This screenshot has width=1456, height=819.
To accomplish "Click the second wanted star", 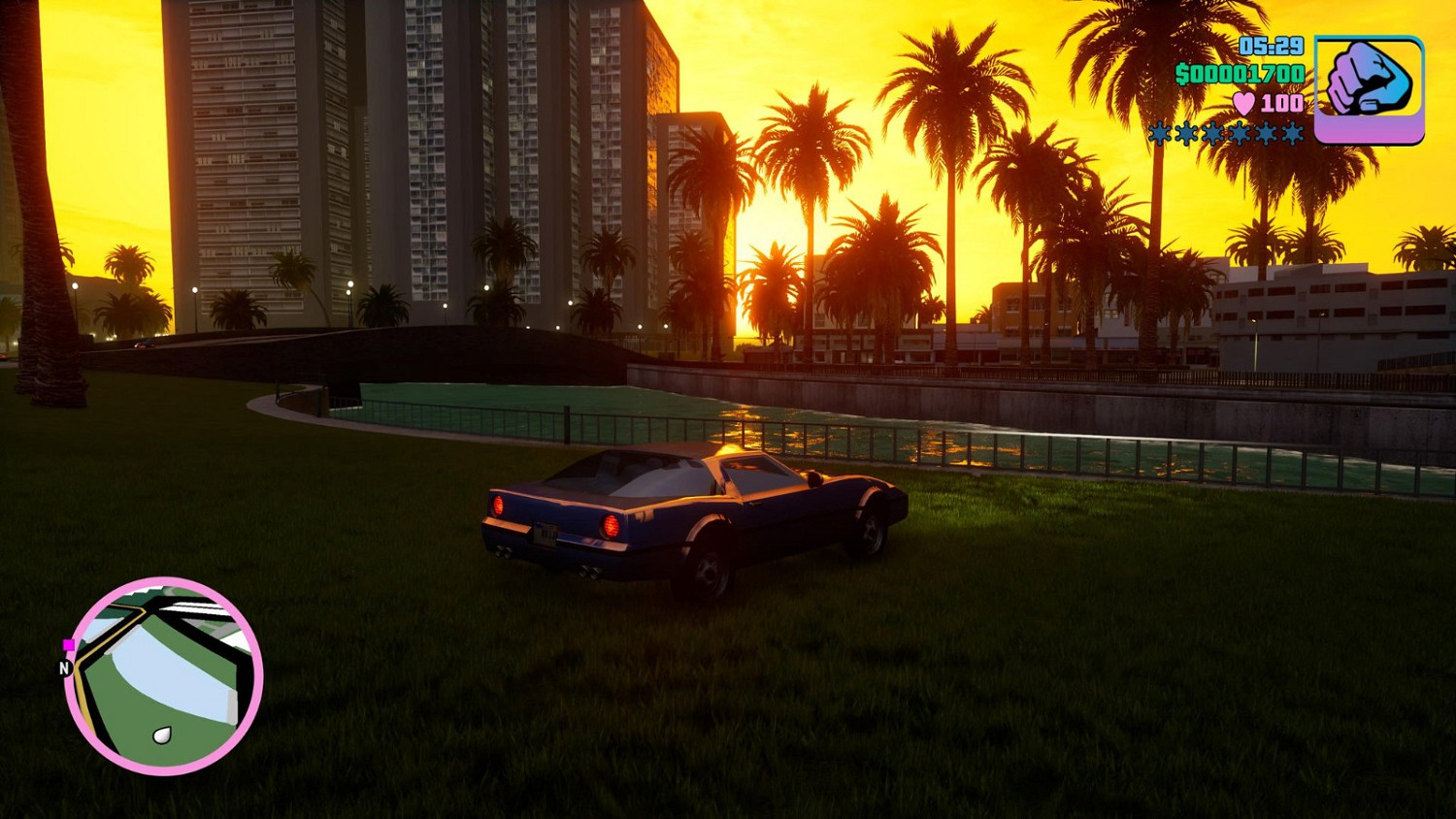I will (1186, 135).
